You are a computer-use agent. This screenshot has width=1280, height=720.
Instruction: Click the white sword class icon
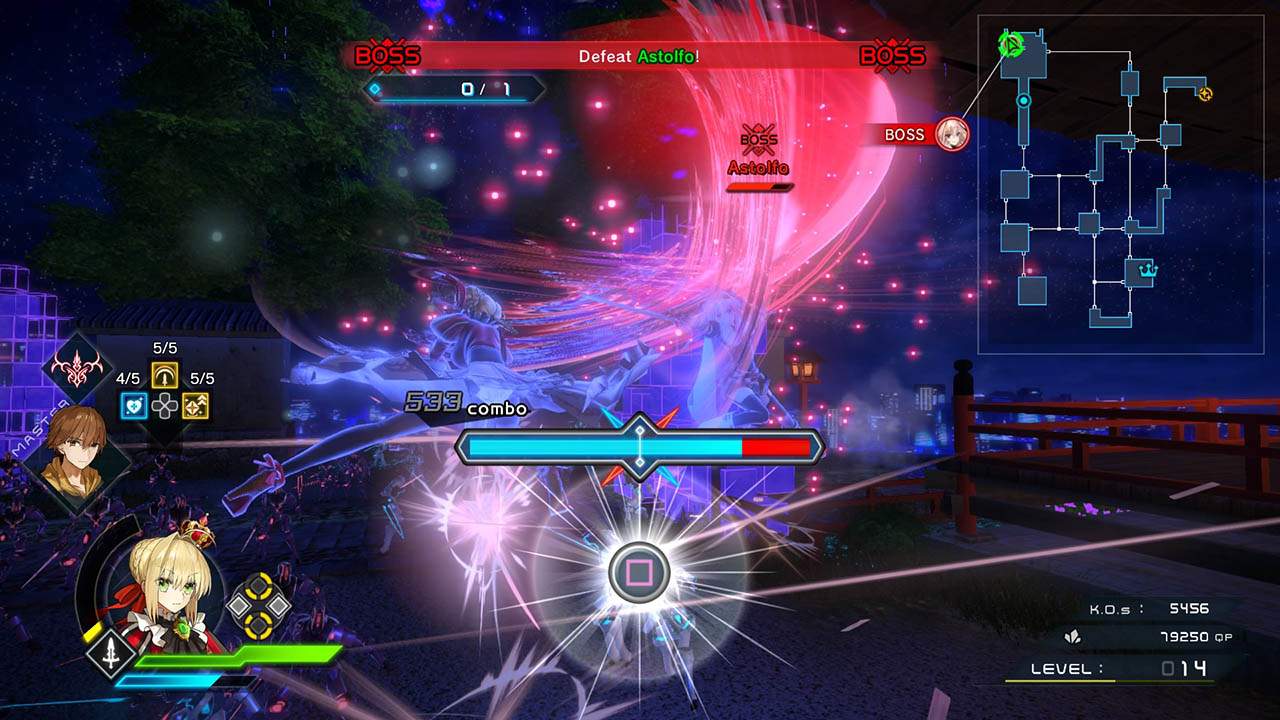(109, 652)
